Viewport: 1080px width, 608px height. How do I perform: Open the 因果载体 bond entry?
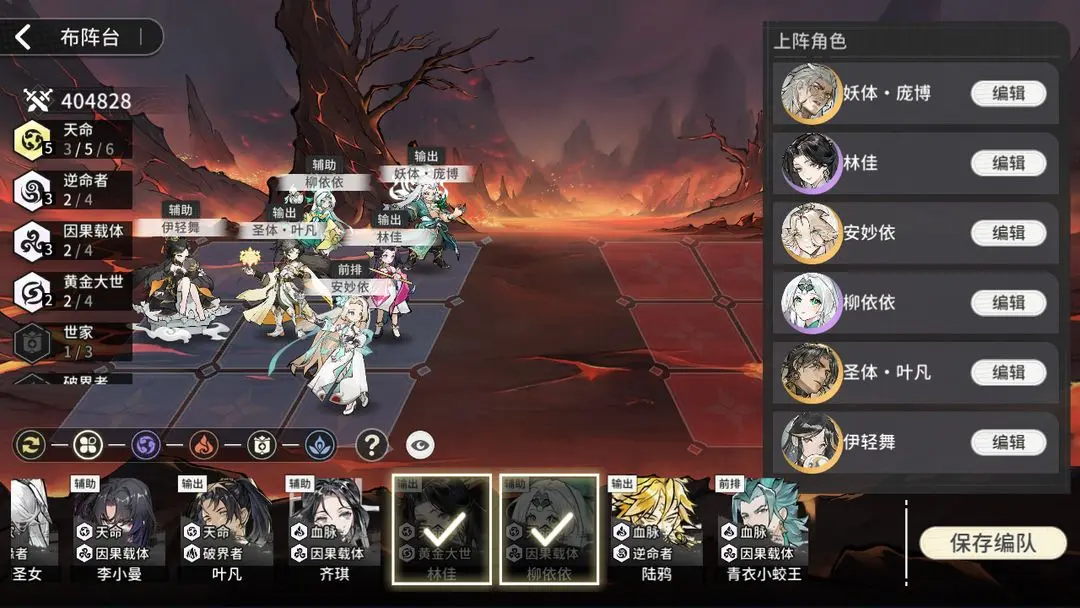[72, 241]
